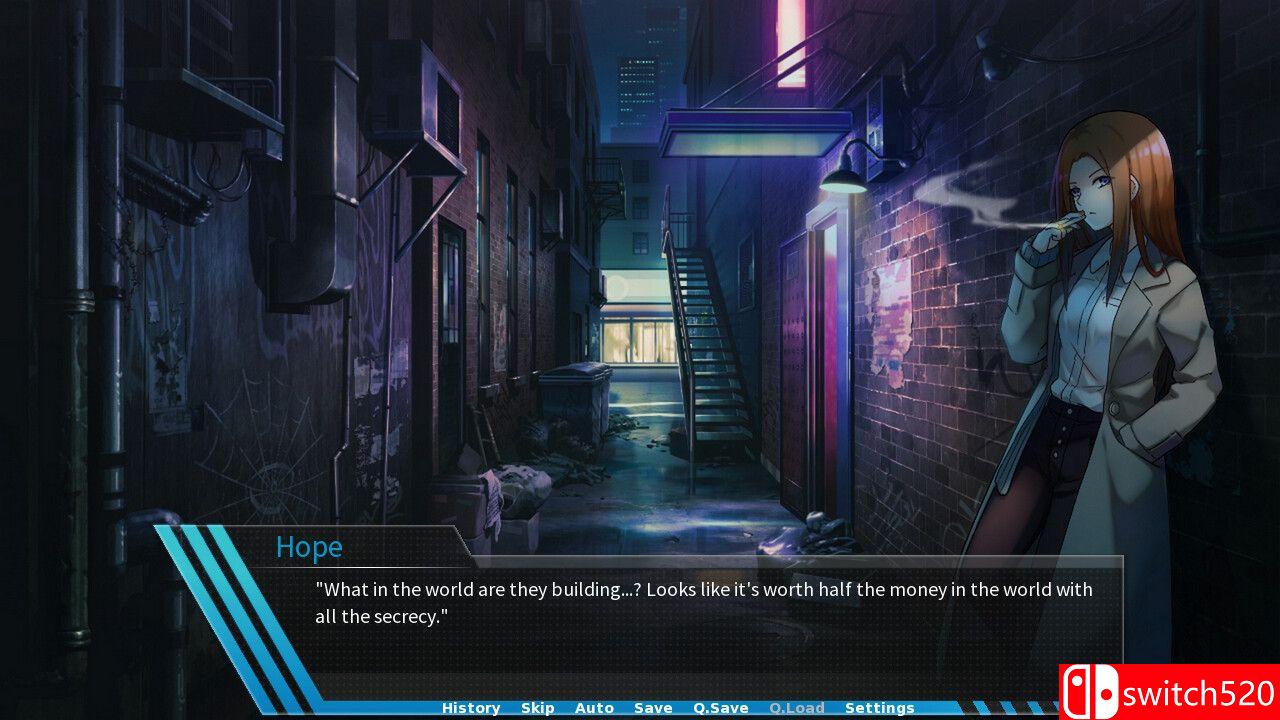This screenshot has height=720, width=1280.
Task: Click the Hope nameplate
Action: click(310, 547)
